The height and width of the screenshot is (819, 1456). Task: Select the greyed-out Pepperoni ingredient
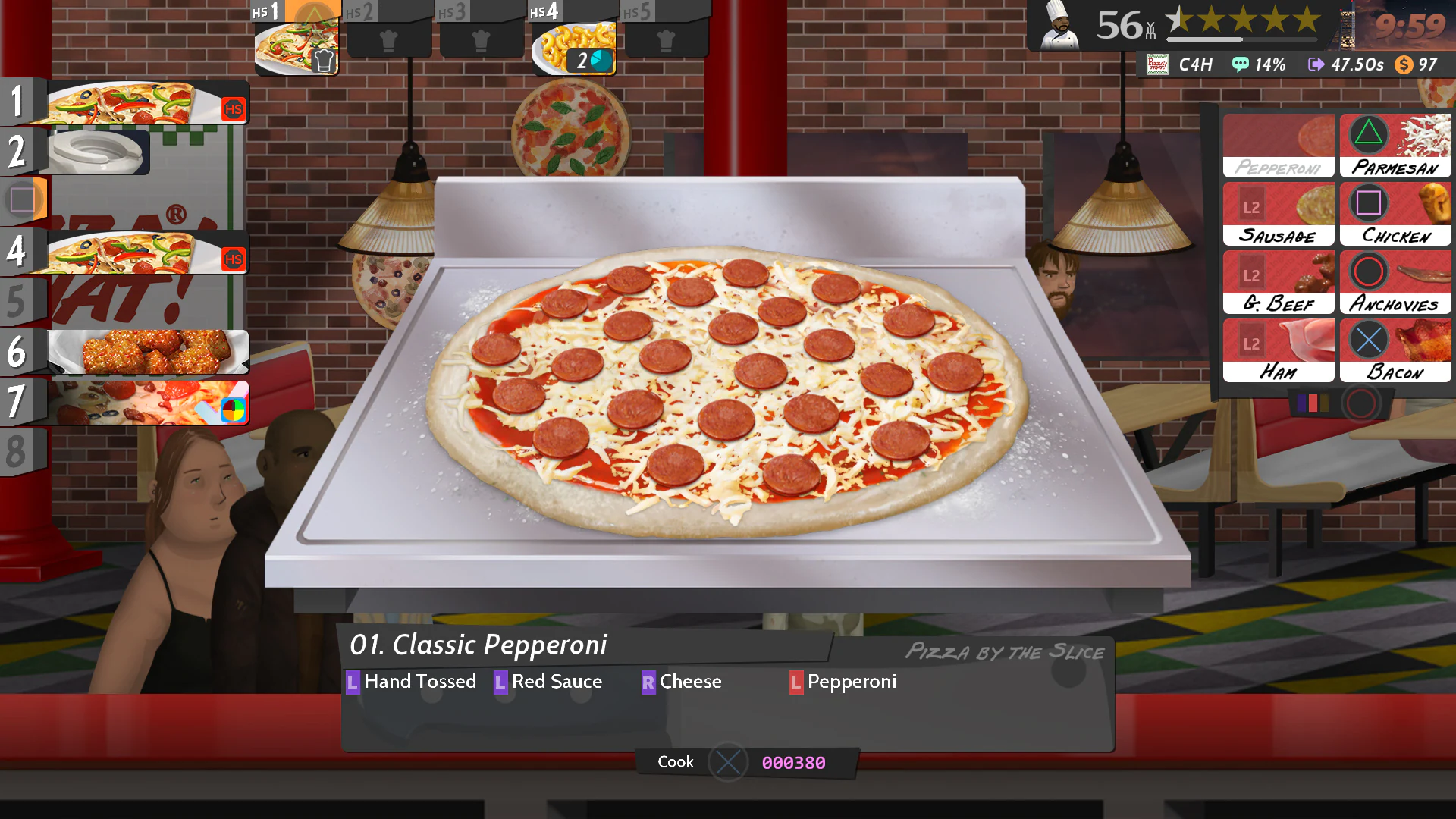coord(1279,144)
